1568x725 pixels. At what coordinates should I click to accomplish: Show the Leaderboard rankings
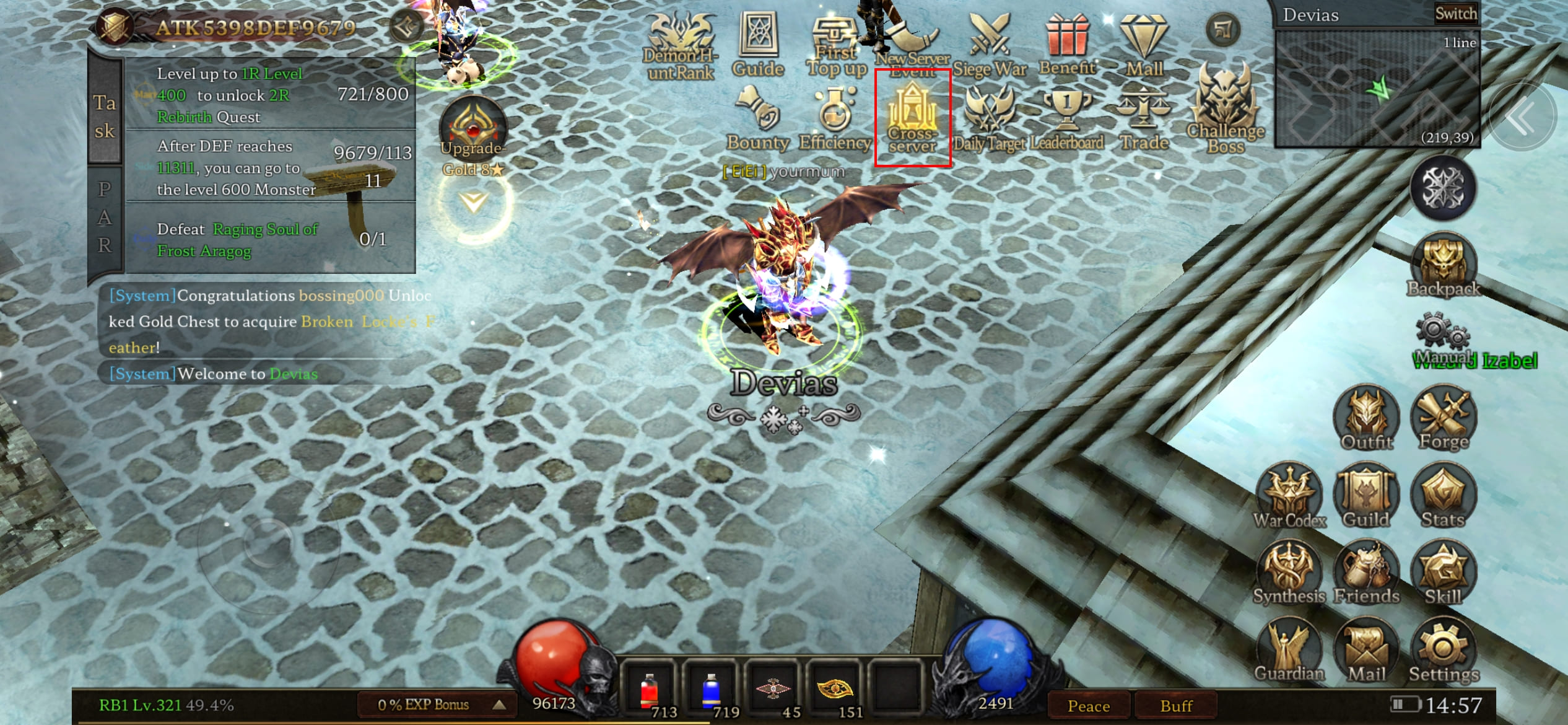pyautogui.click(x=1066, y=119)
